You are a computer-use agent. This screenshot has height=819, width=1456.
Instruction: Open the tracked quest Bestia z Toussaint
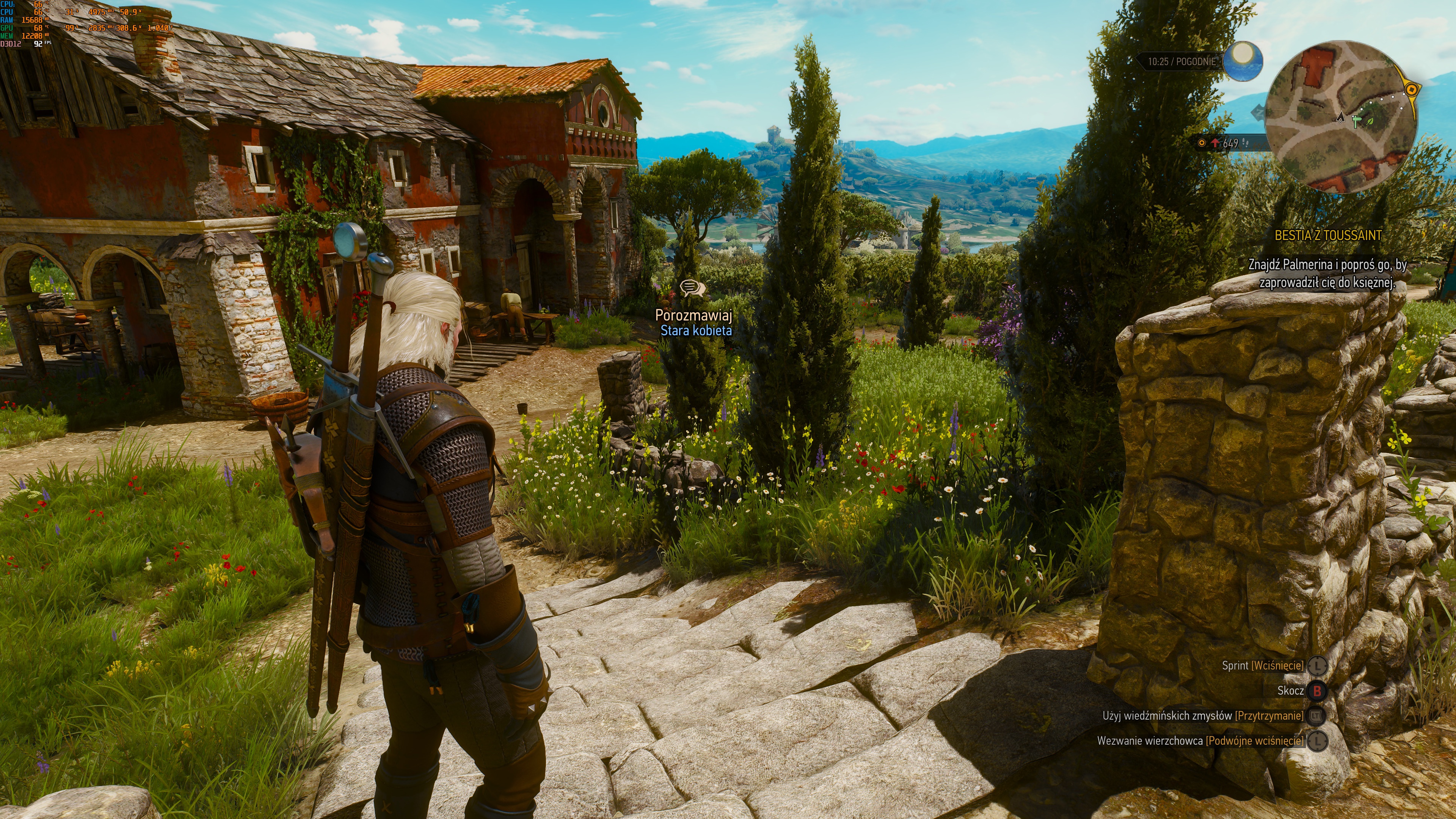(1328, 236)
